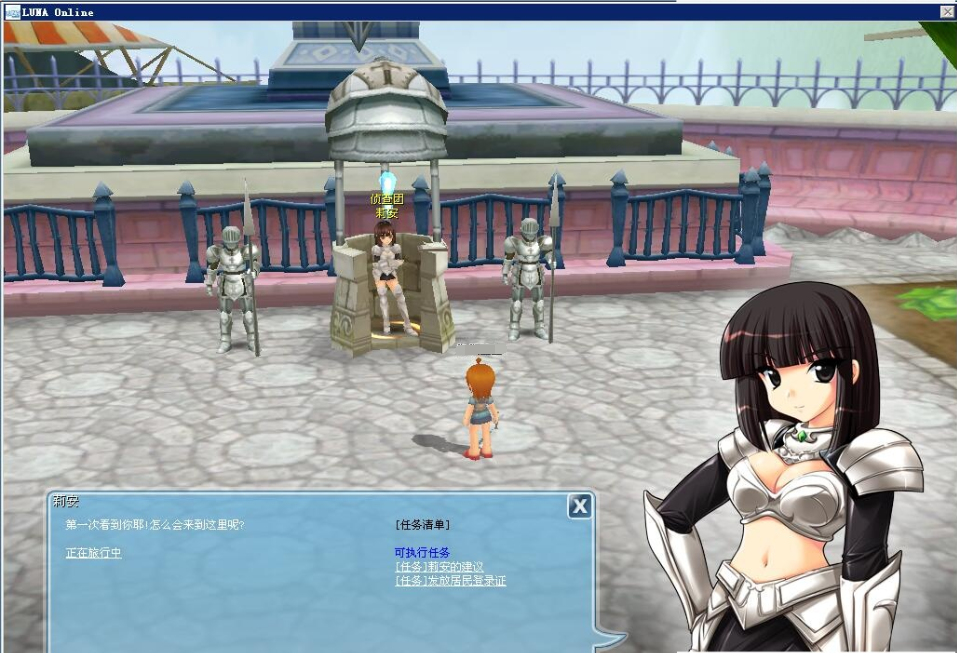
Task: Choose the reply 正在旅行中
Action: 93,553
